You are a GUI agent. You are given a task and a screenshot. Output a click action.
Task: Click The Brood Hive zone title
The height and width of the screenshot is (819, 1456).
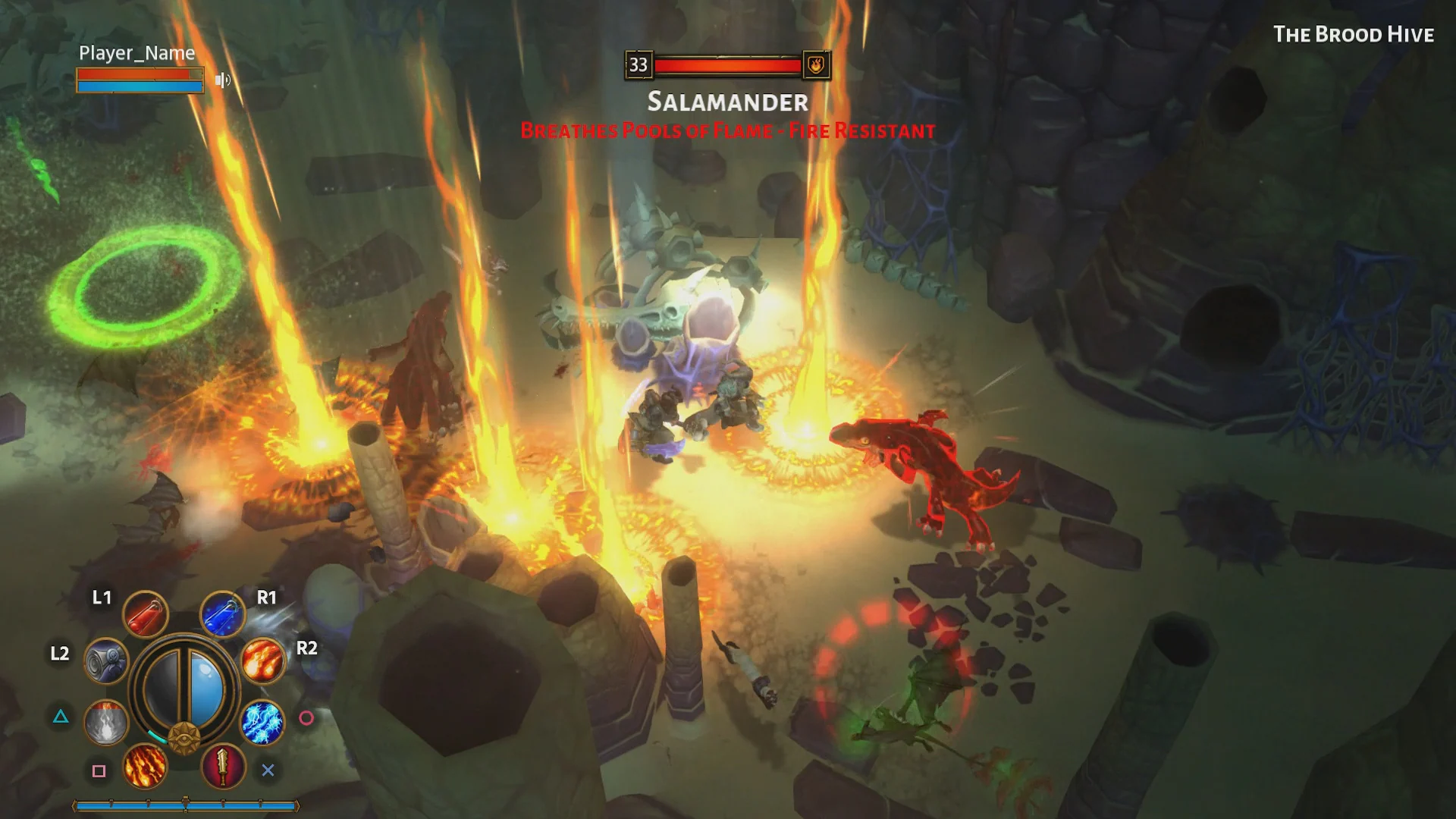pos(1354,34)
